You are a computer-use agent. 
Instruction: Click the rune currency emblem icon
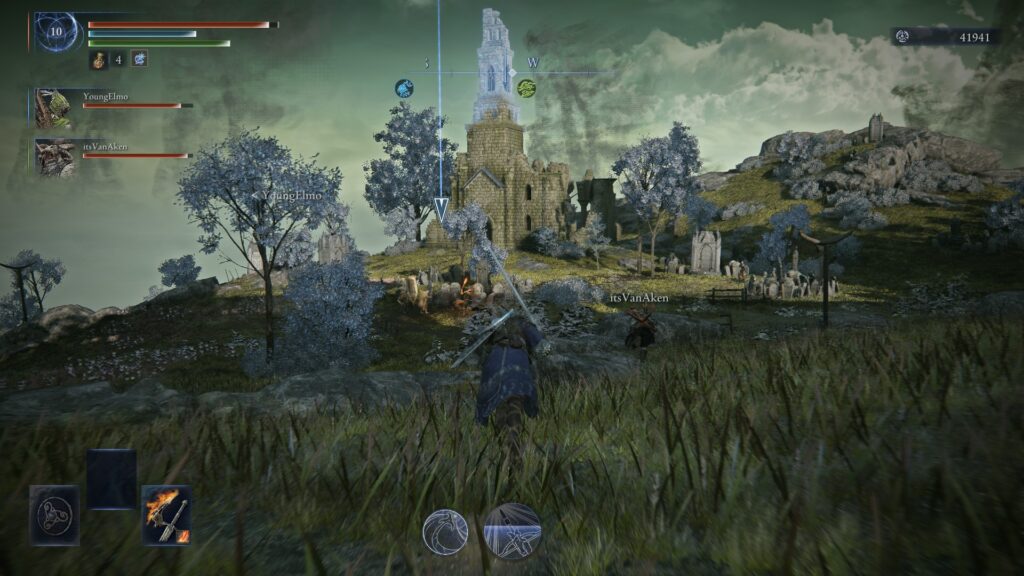pyautogui.click(x=901, y=37)
